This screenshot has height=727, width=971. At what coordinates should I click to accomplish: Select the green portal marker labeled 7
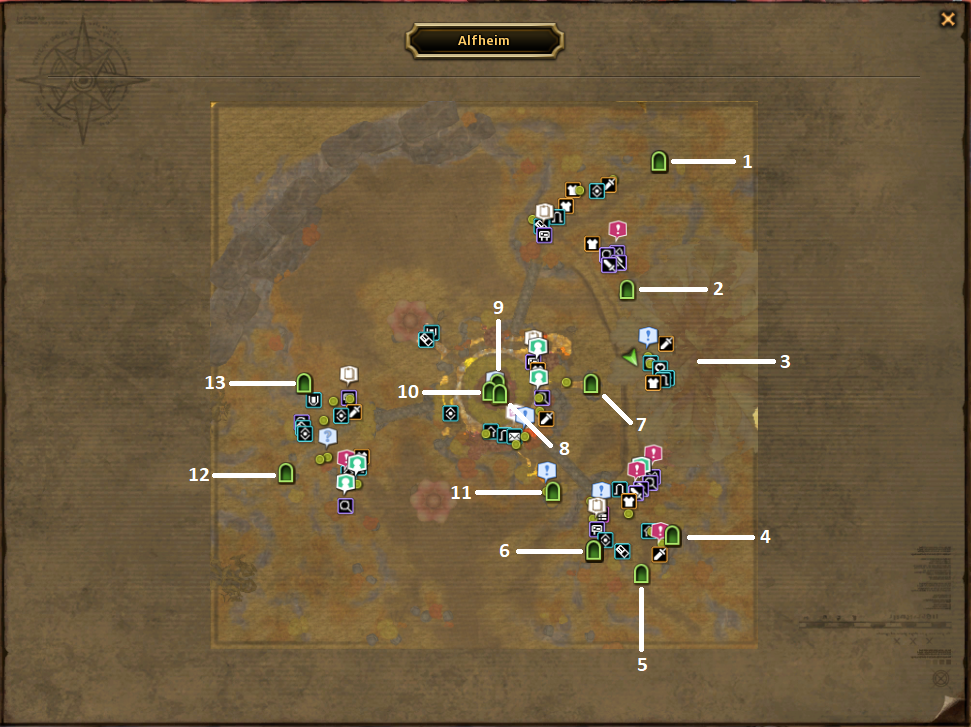click(x=591, y=384)
